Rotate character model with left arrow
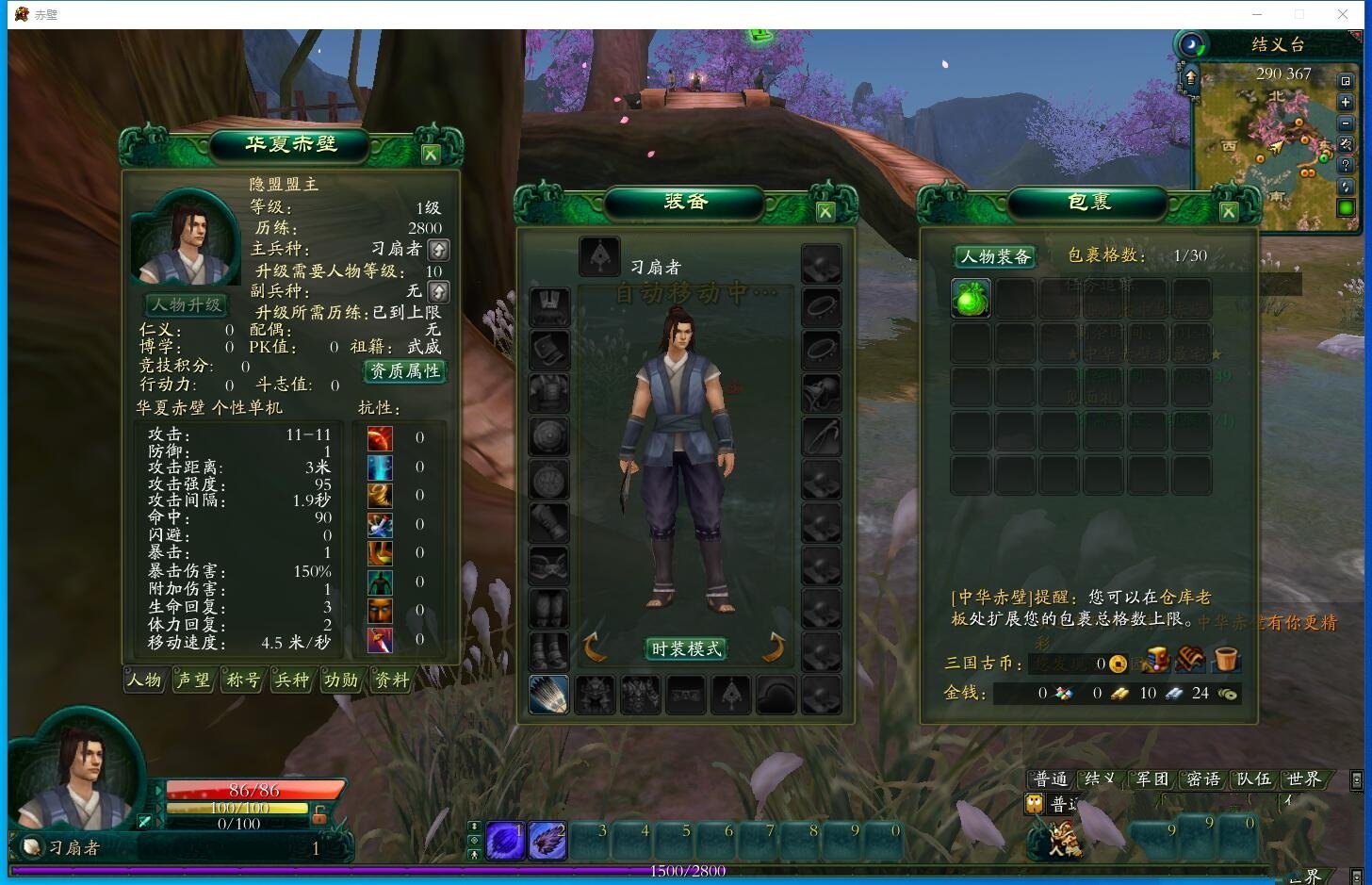This screenshot has height=885, width=1372. click(x=595, y=647)
